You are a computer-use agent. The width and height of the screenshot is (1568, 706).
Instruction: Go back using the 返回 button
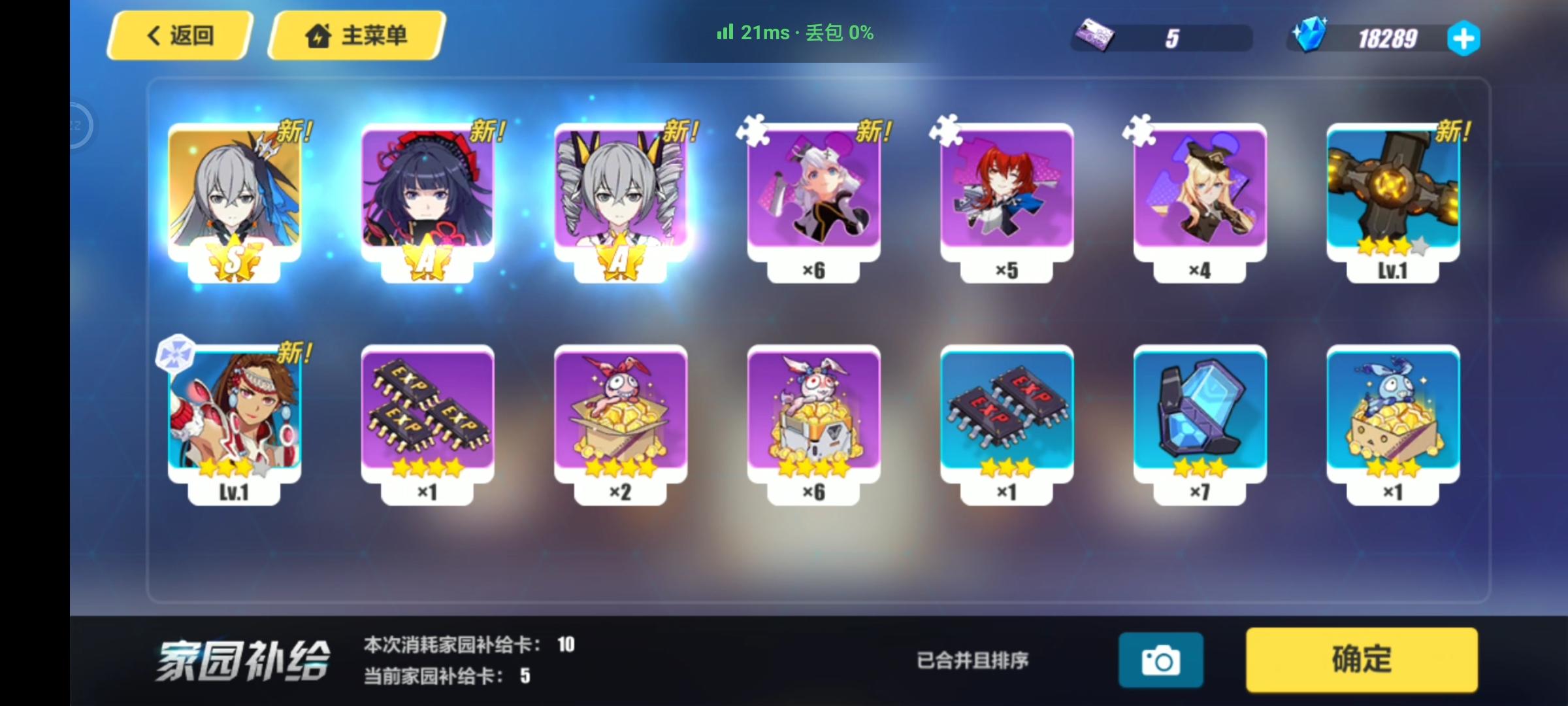176,37
